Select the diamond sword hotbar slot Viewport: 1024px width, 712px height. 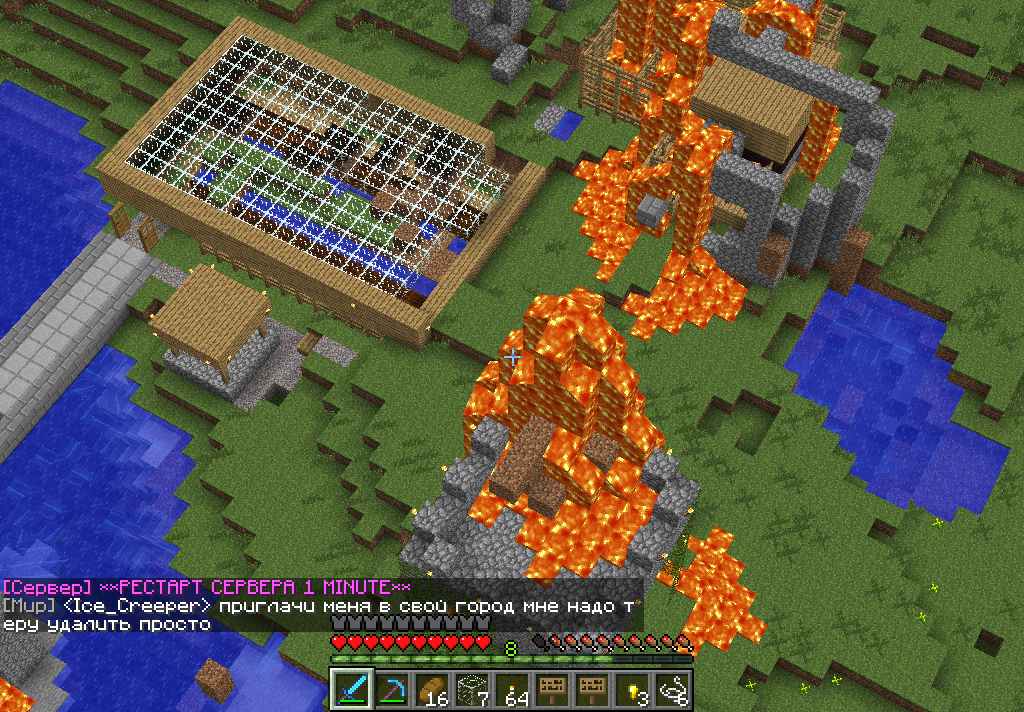pos(352,689)
